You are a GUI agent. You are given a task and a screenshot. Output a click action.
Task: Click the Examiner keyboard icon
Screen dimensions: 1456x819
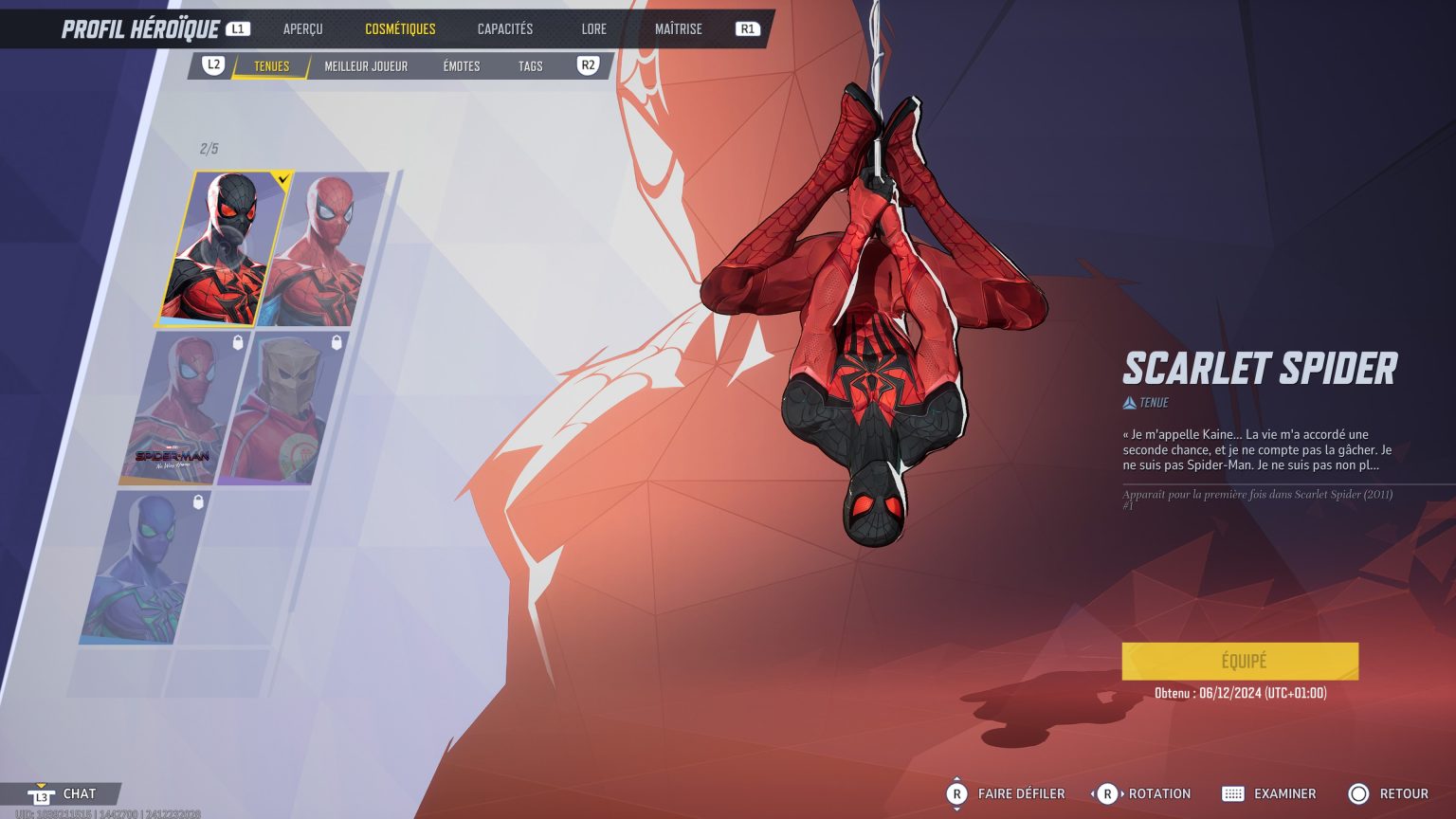pyautogui.click(x=1233, y=793)
